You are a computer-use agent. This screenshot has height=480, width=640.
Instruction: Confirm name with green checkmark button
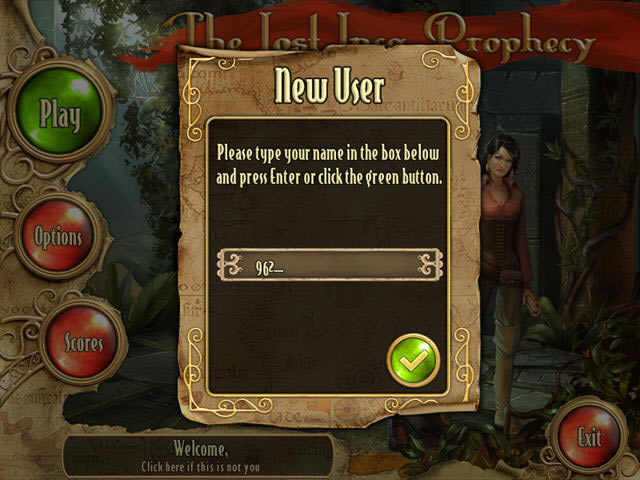point(413,354)
